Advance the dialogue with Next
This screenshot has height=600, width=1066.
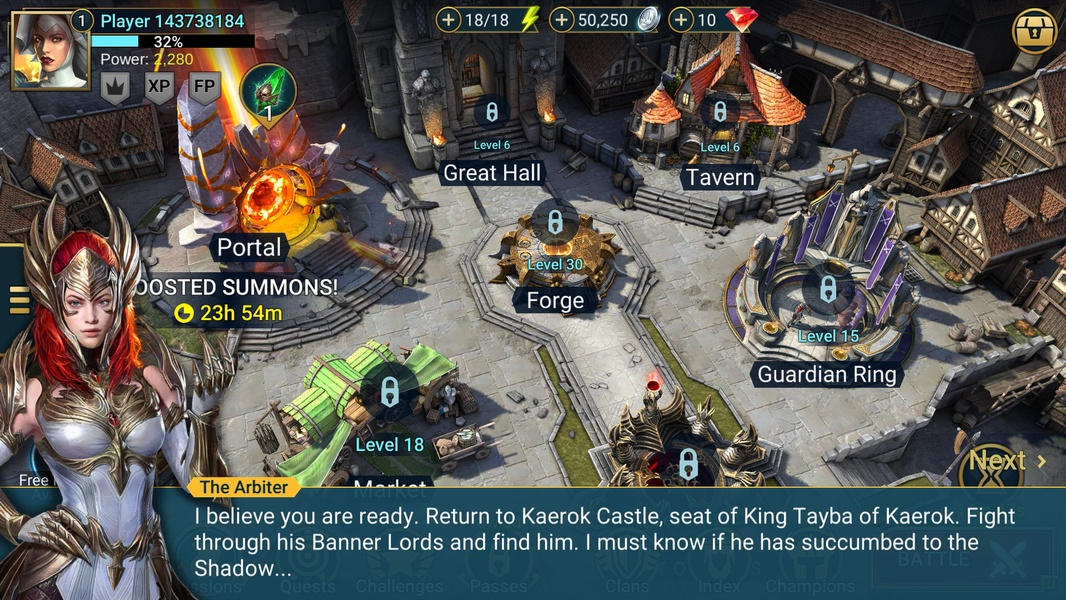tap(1007, 461)
